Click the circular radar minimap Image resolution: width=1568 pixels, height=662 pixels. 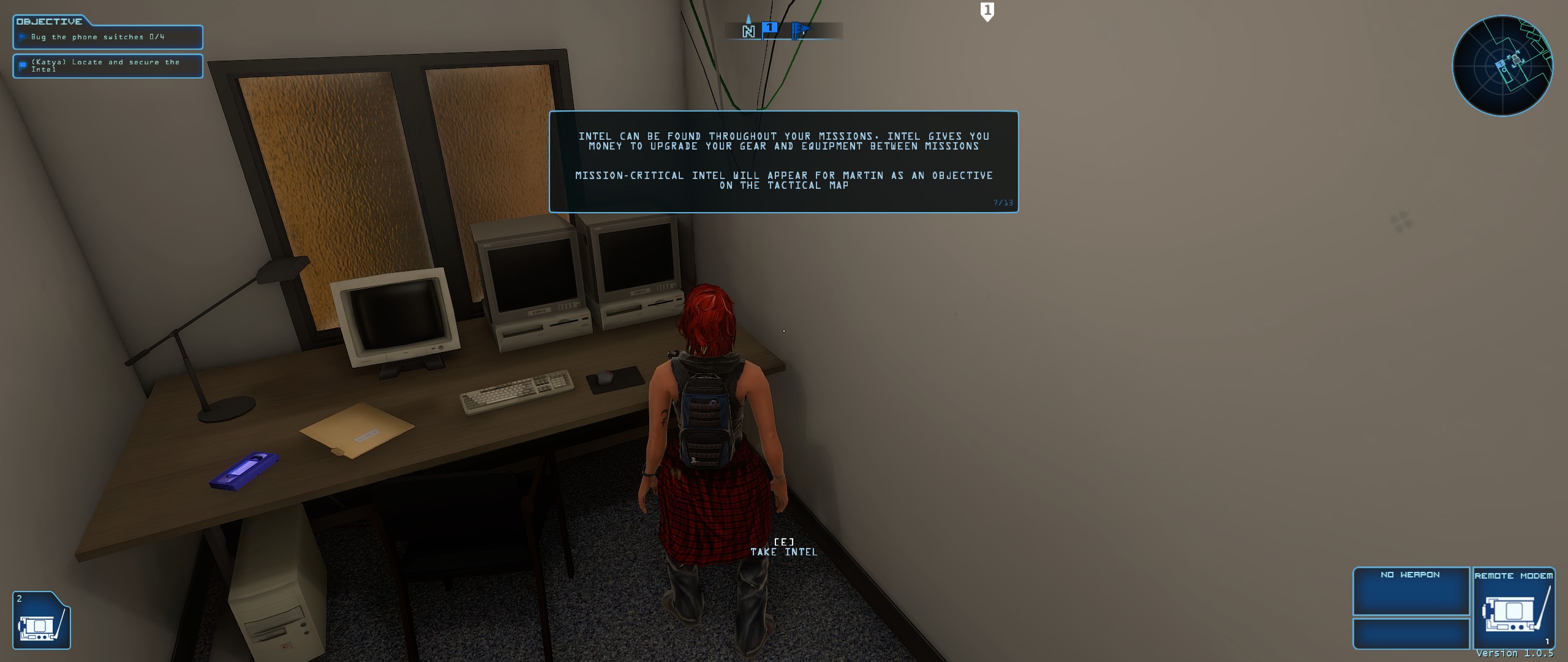[x=1502, y=66]
